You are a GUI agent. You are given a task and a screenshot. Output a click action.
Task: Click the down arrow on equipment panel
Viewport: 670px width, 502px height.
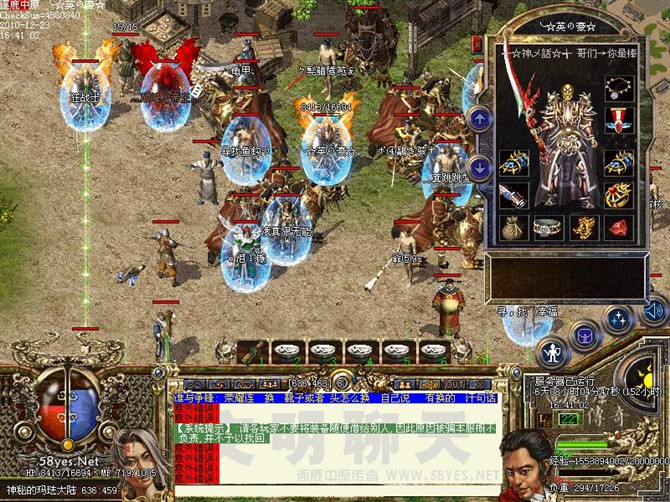[480, 166]
